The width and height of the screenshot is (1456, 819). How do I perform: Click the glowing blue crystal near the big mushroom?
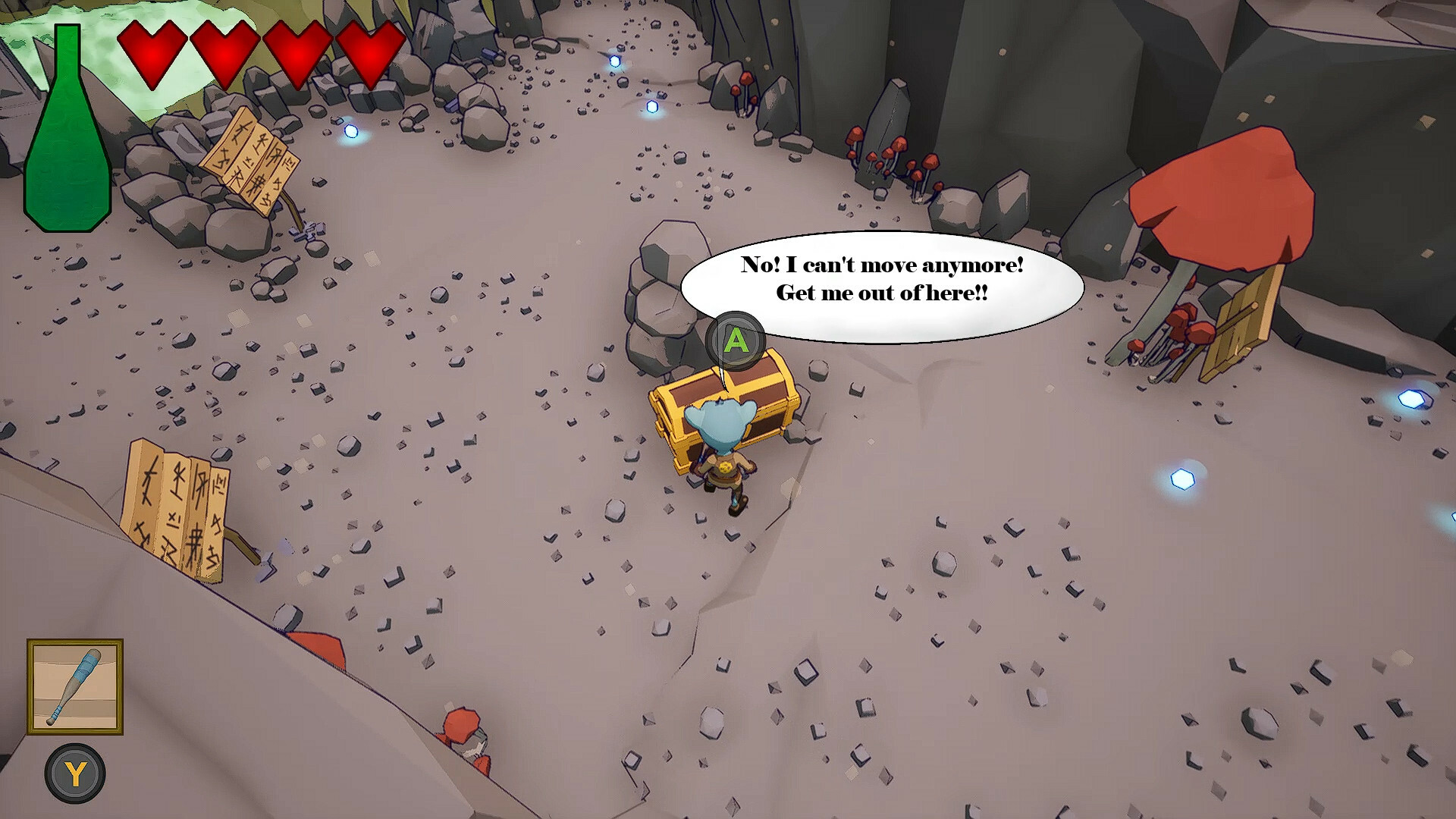point(1181,476)
